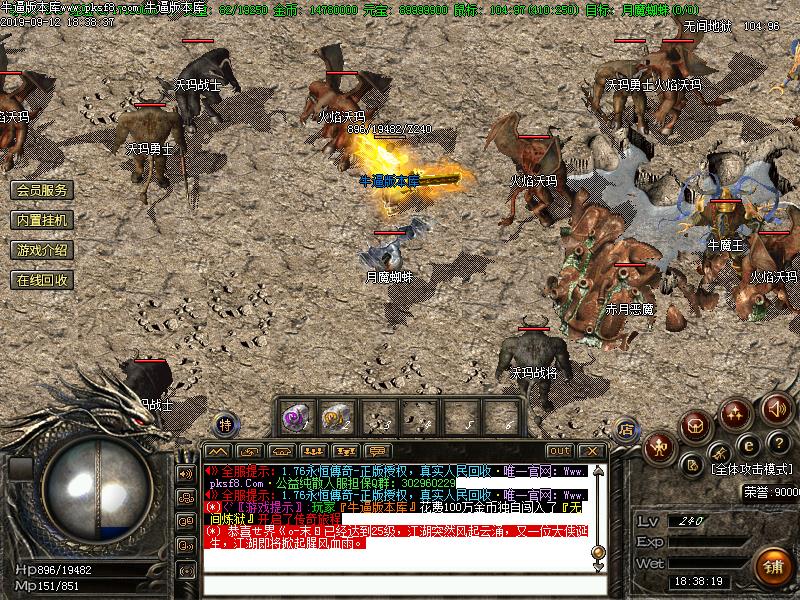Use the purple scroll in hotbar slot 1
Image resolution: width=800 pixels, height=600 pixels.
coord(295,416)
